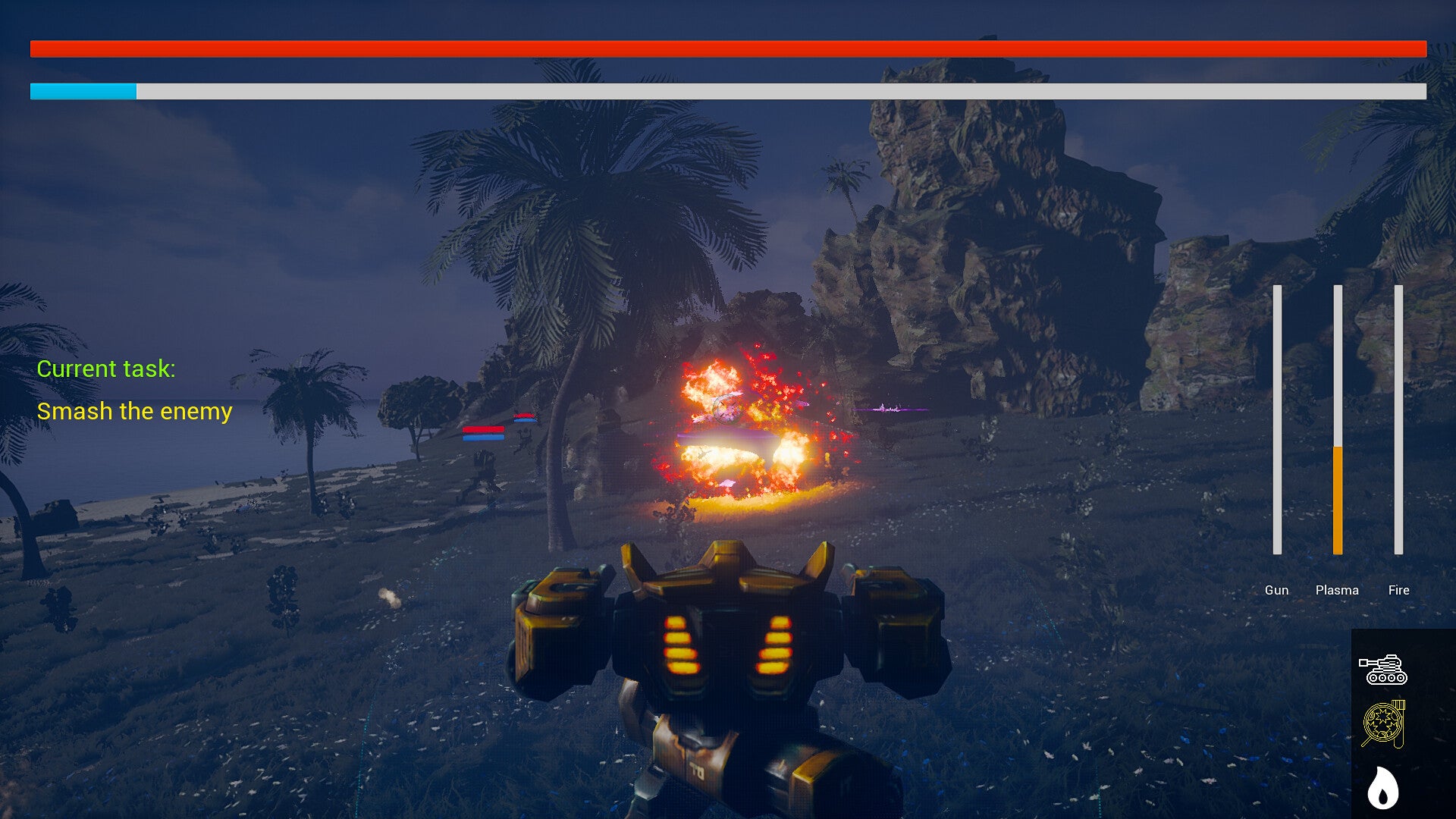Click the Current task objective tracker
1456x819 pixels.
pyautogui.click(x=134, y=390)
